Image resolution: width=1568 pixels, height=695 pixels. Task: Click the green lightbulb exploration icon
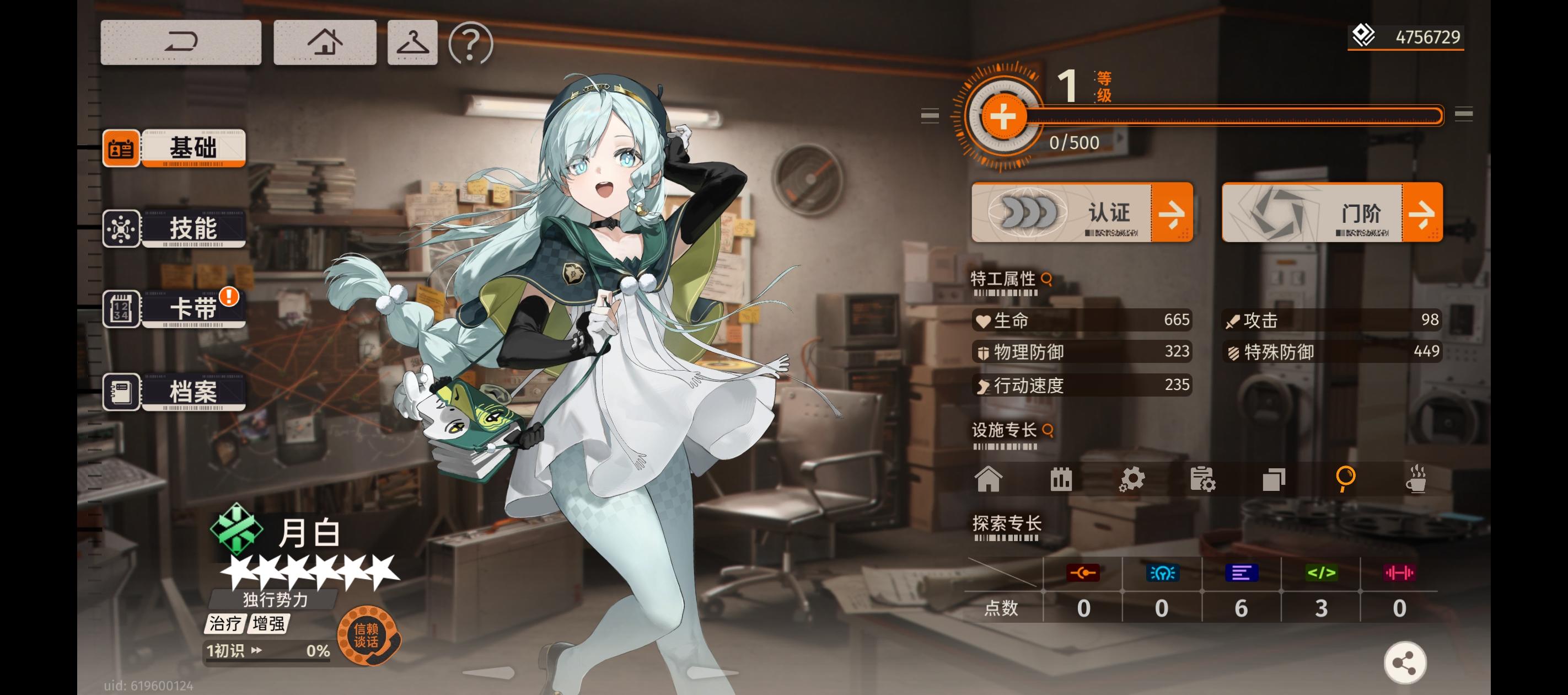pos(1163,573)
